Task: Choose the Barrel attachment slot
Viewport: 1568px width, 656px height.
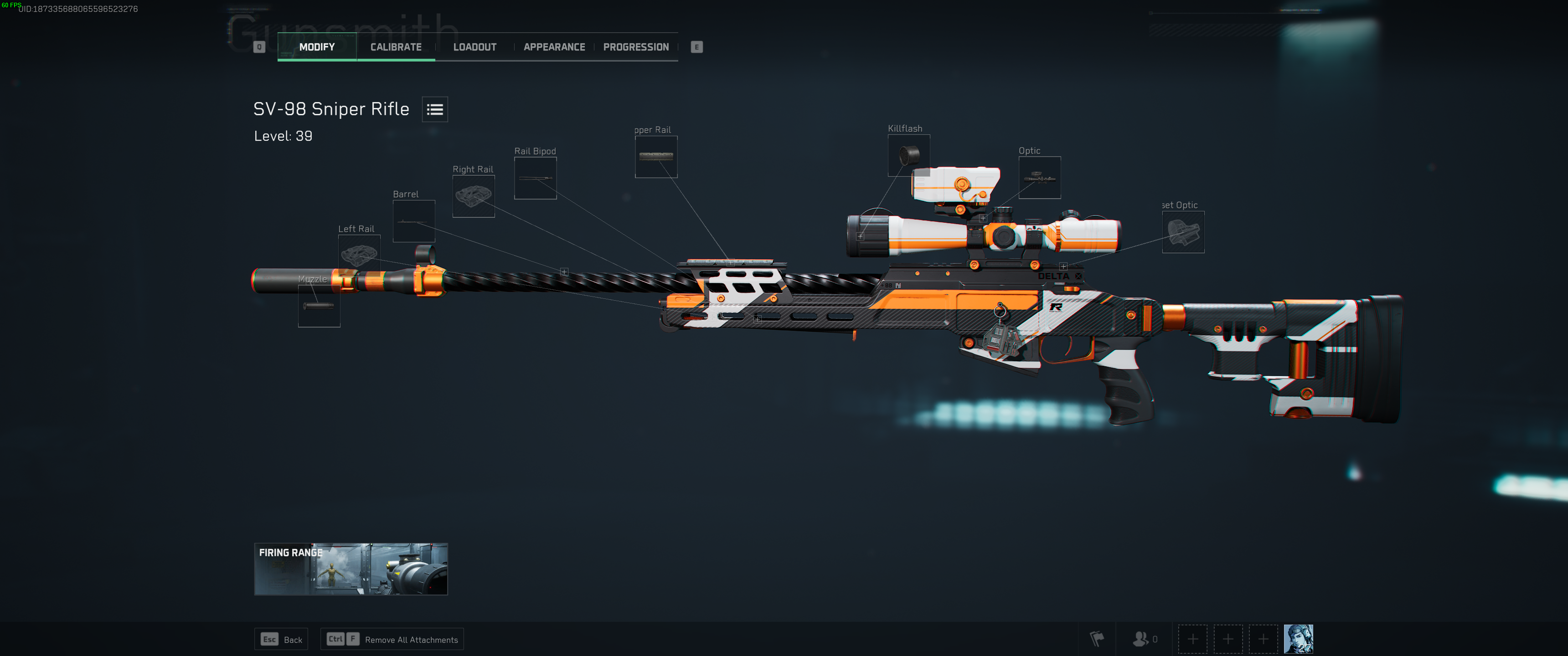Action: 414,221
